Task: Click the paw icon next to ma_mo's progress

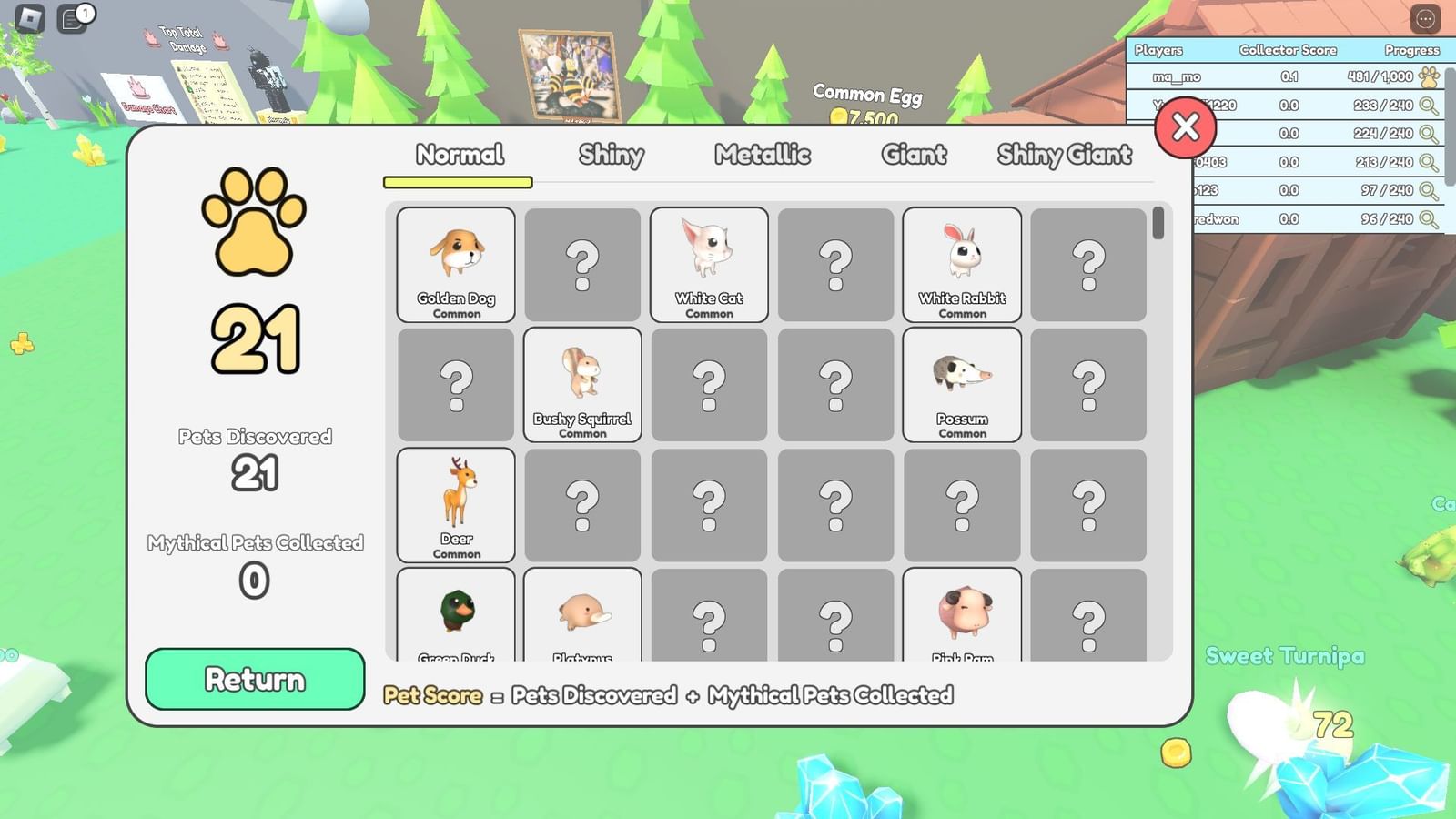Action: click(x=1429, y=78)
